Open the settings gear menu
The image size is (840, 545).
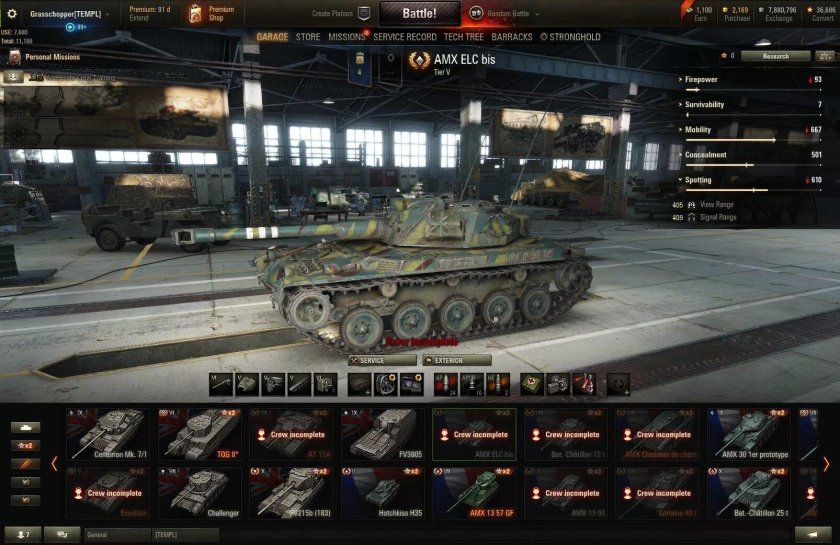pyautogui.click(x=12, y=14)
